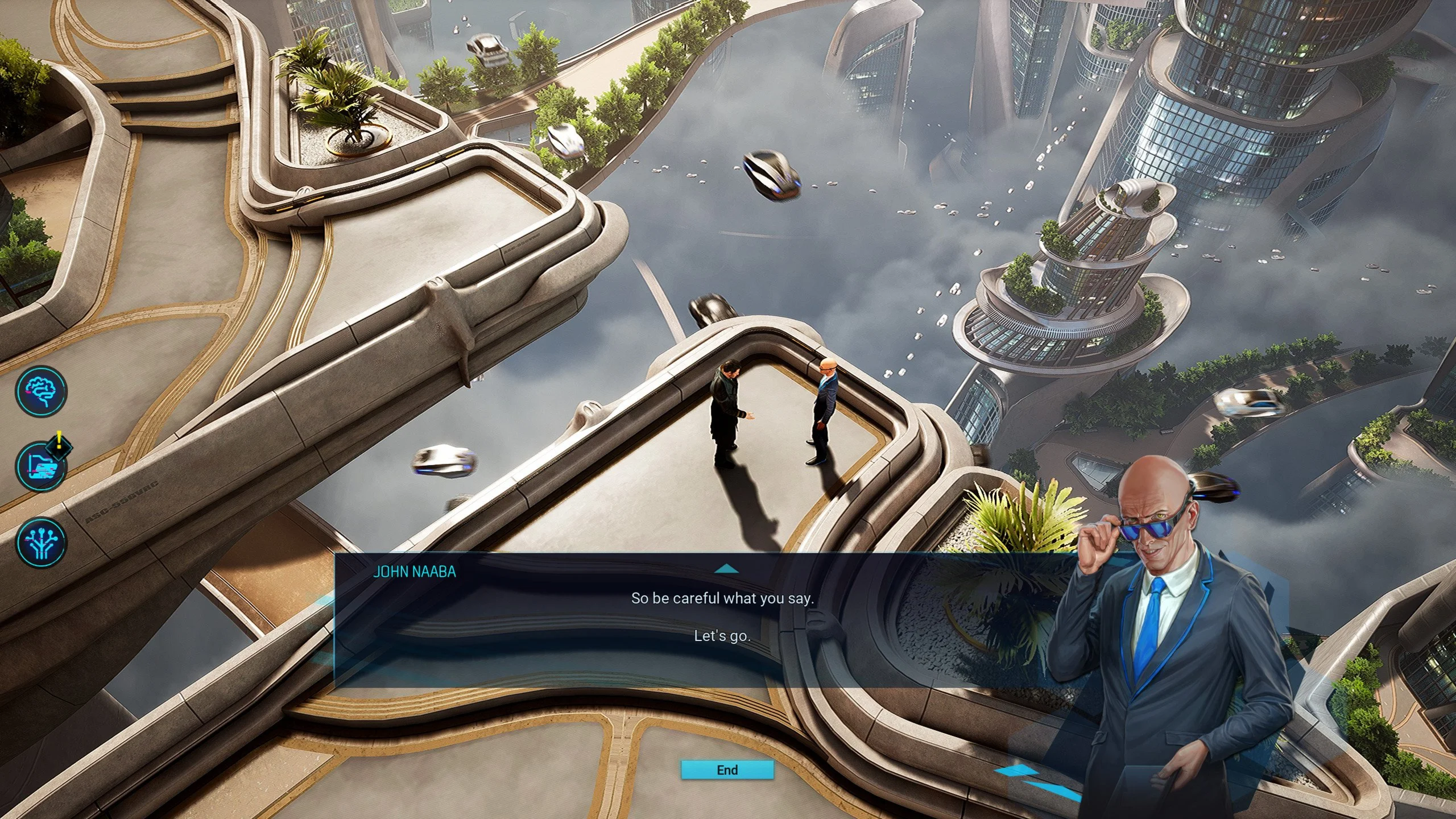Open the brain icon menu

41,391
